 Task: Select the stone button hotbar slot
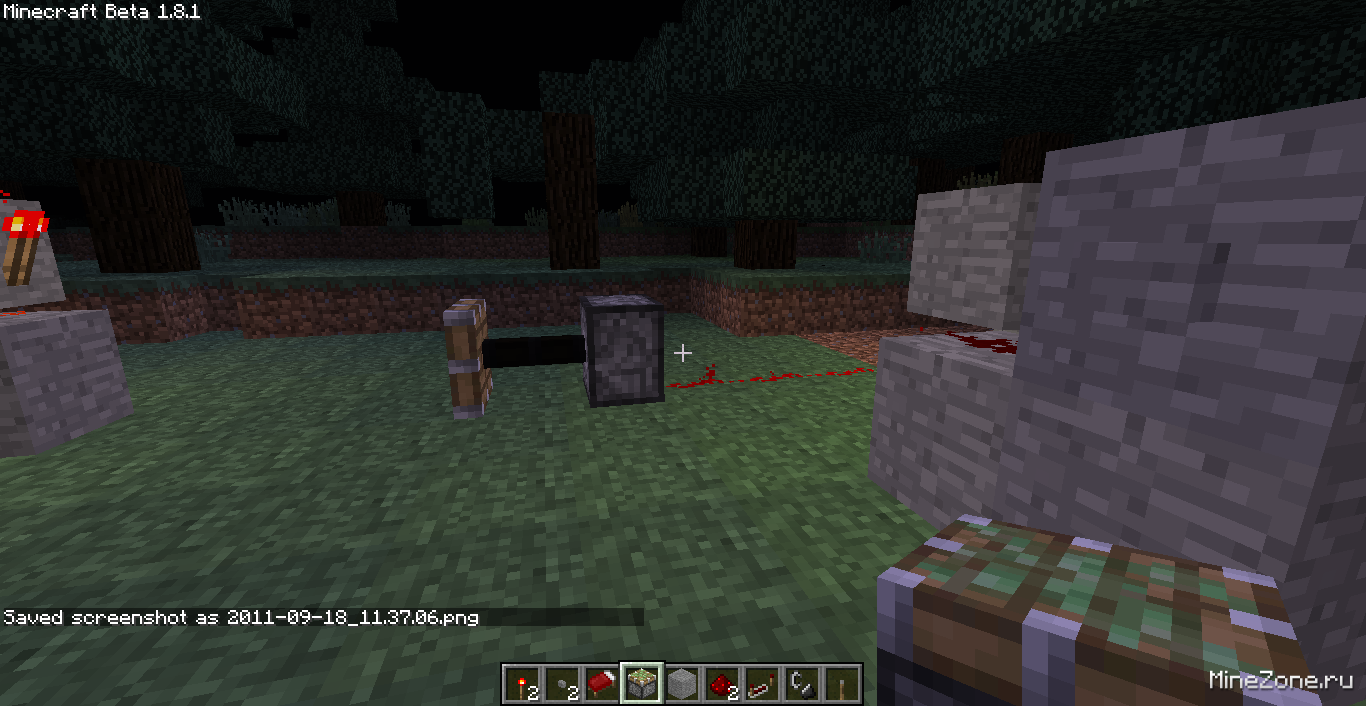(562, 685)
